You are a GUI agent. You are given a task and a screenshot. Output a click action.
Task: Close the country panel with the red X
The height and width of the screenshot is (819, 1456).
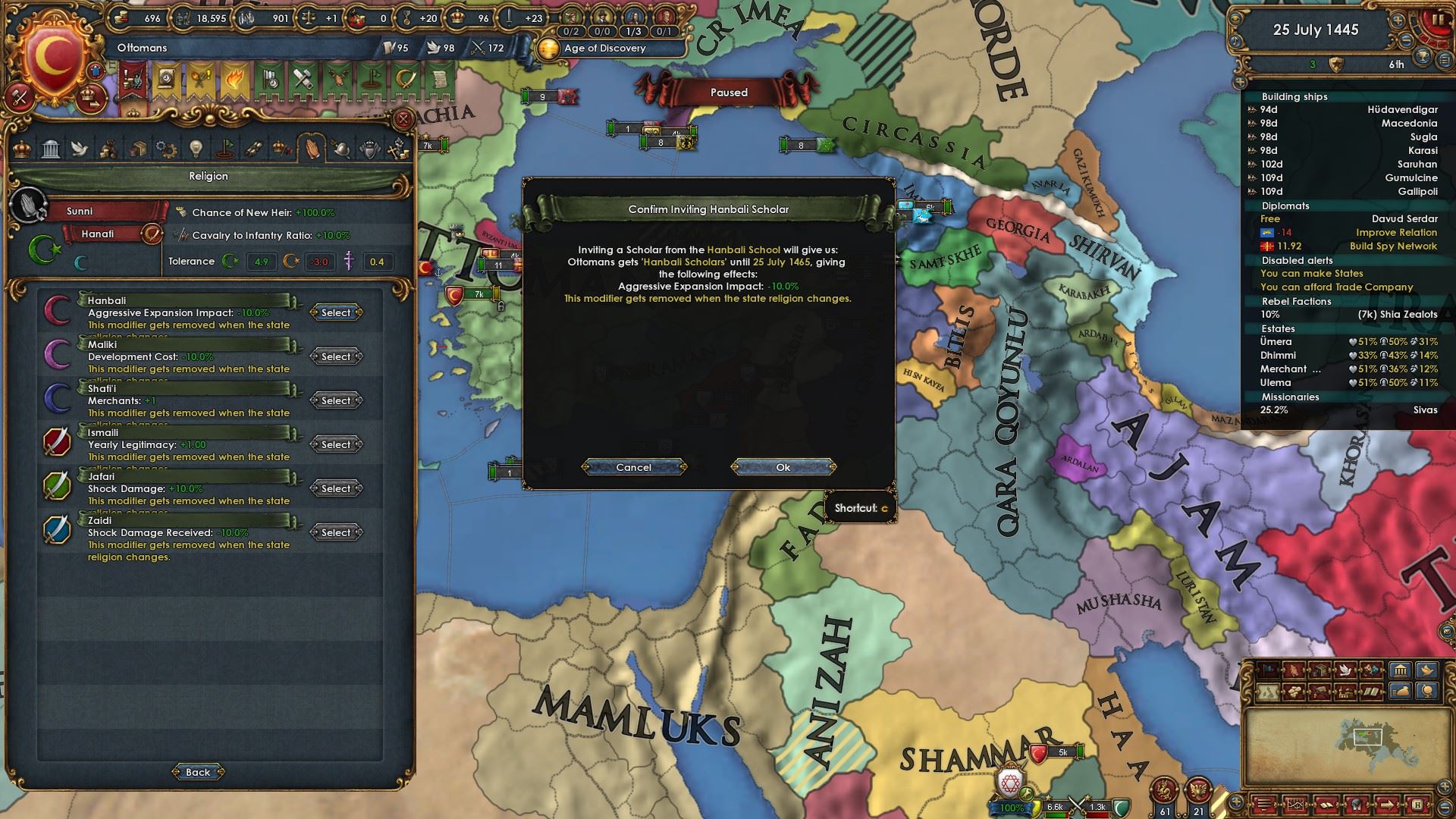pyautogui.click(x=403, y=119)
